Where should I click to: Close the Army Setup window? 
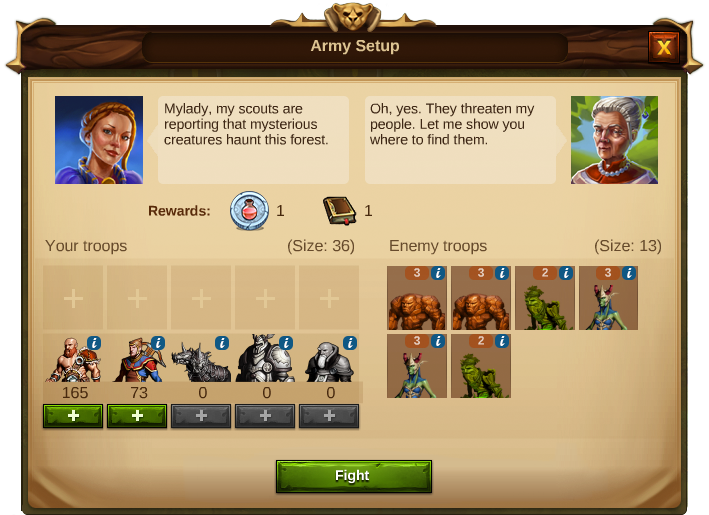[x=664, y=46]
